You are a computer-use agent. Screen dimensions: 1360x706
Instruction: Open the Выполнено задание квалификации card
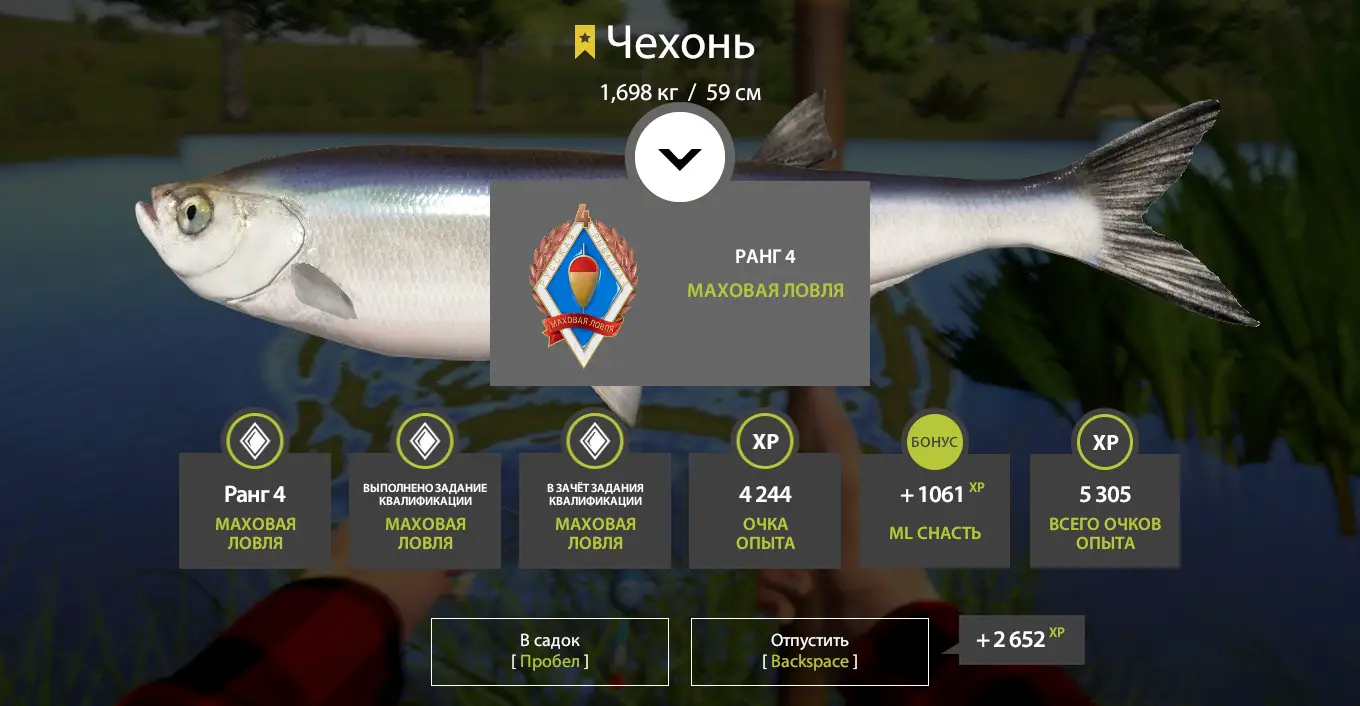425,511
